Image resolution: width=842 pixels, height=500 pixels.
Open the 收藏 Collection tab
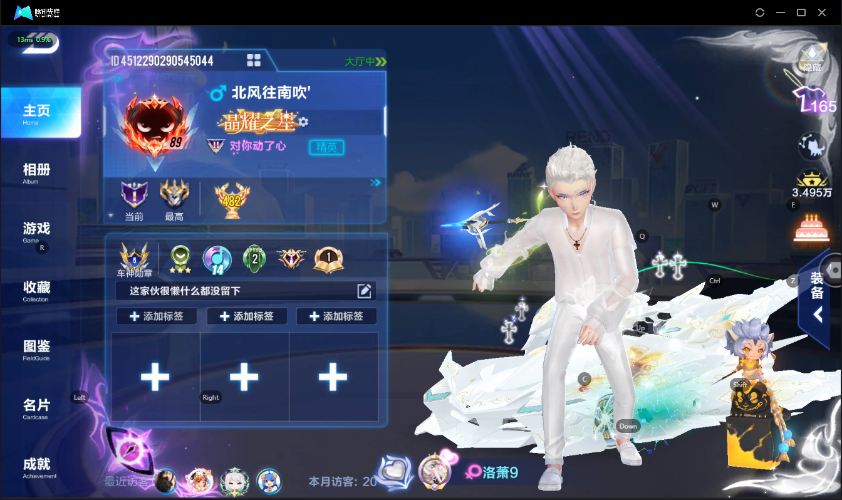(x=37, y=290)
